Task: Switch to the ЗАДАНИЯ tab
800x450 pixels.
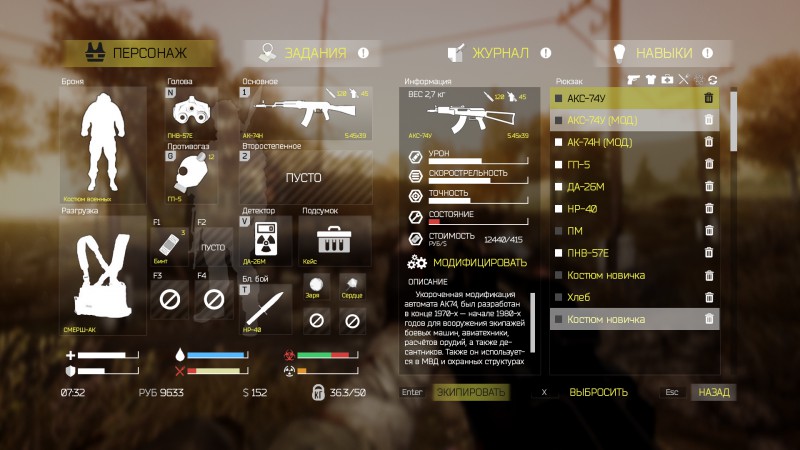Action: tap(314, 54)
